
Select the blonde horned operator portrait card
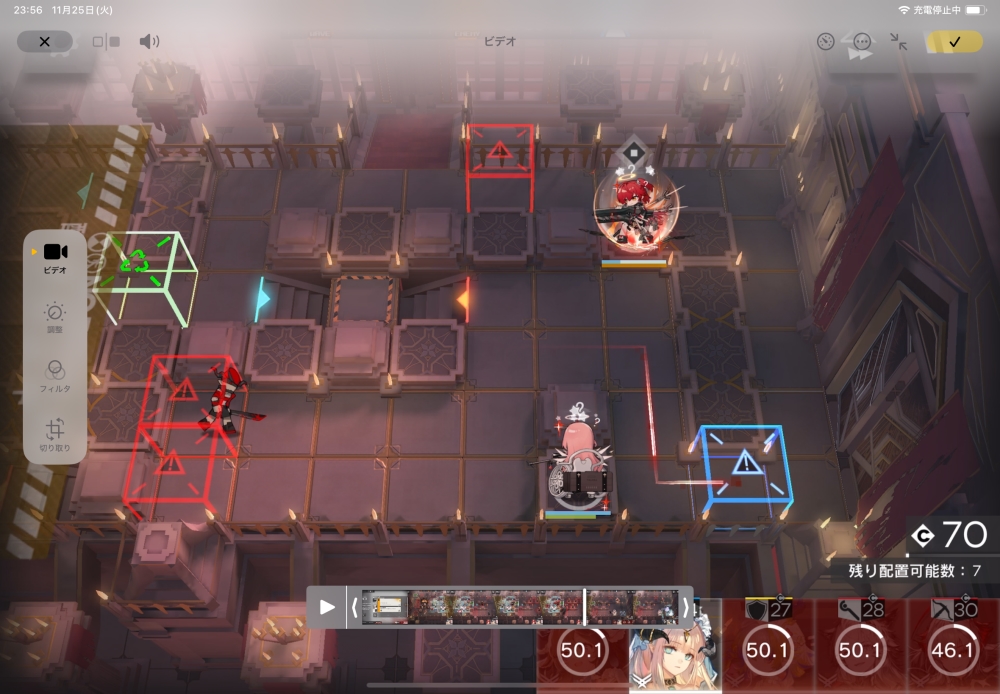coord(675,647)
